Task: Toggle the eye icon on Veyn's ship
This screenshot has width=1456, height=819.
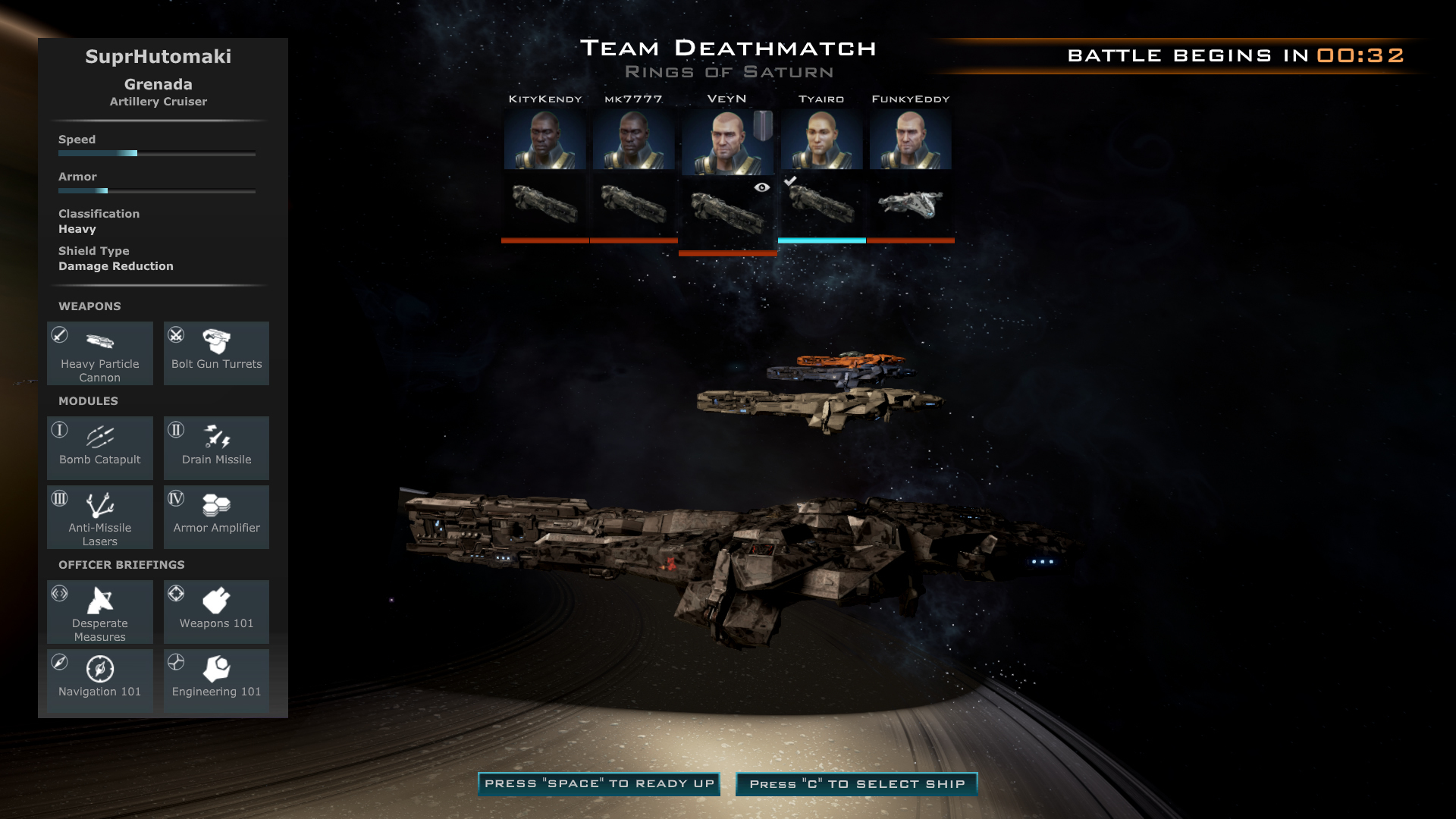Action: pyautogui.click(x=762, y=187)
